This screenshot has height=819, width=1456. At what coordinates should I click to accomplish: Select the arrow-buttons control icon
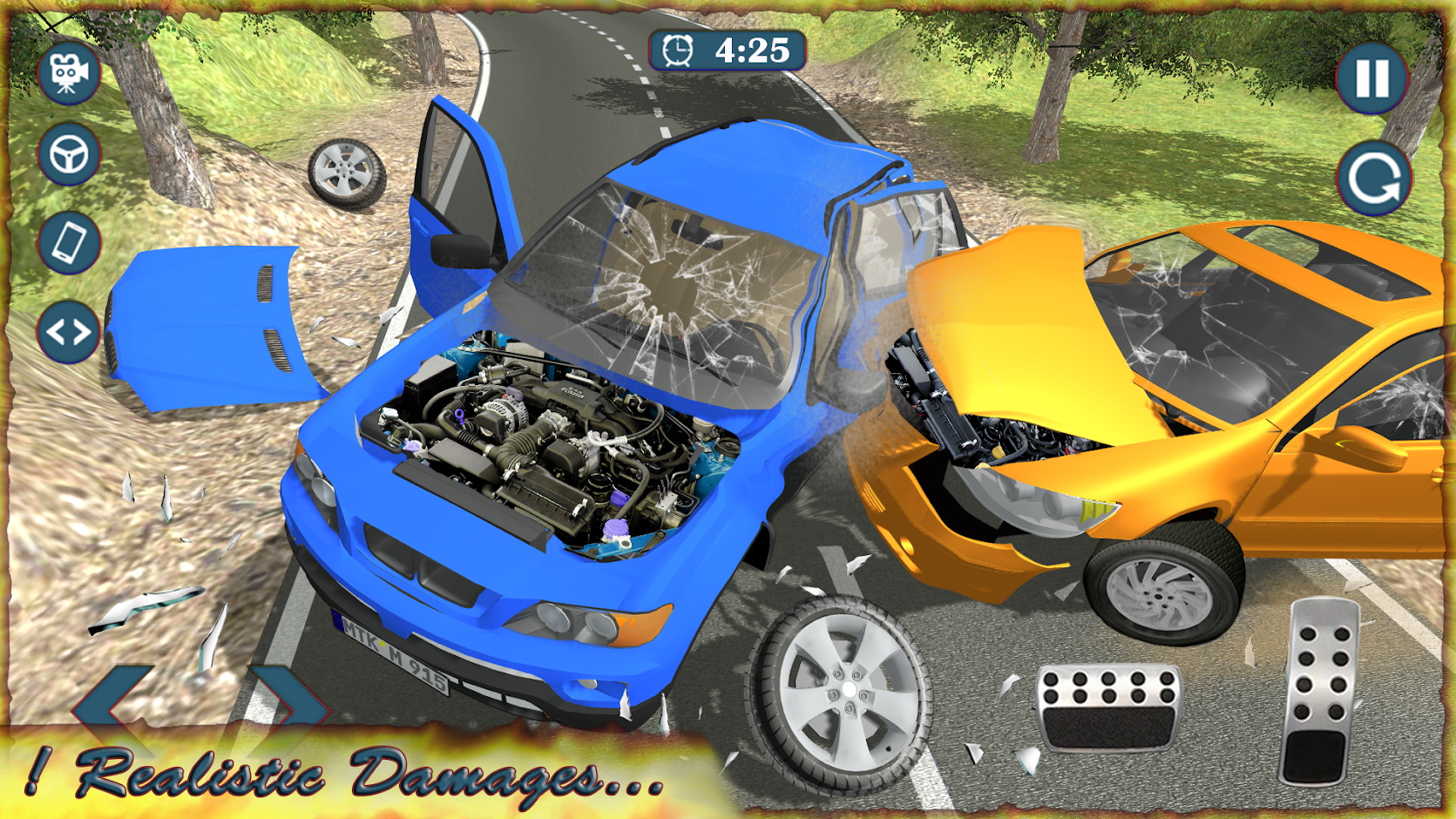point(70,331)
